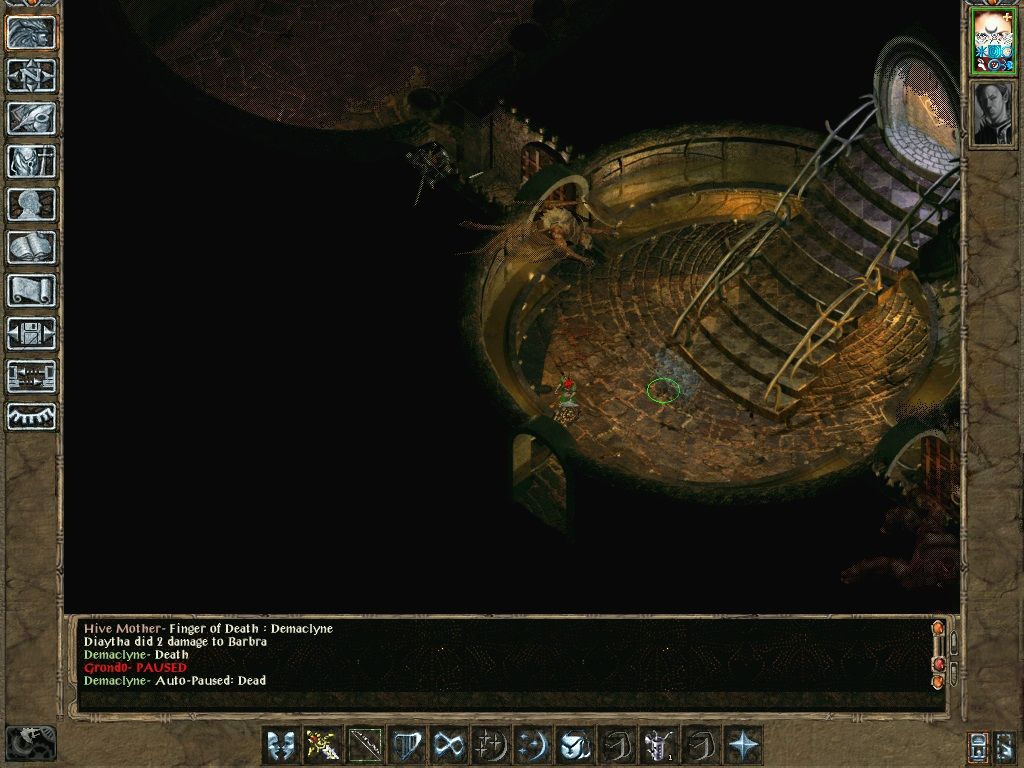Image resolution: width=1024 pixels, height=768 pixels.
Task: Click the crescent moon and stars button
Action: 533,745
